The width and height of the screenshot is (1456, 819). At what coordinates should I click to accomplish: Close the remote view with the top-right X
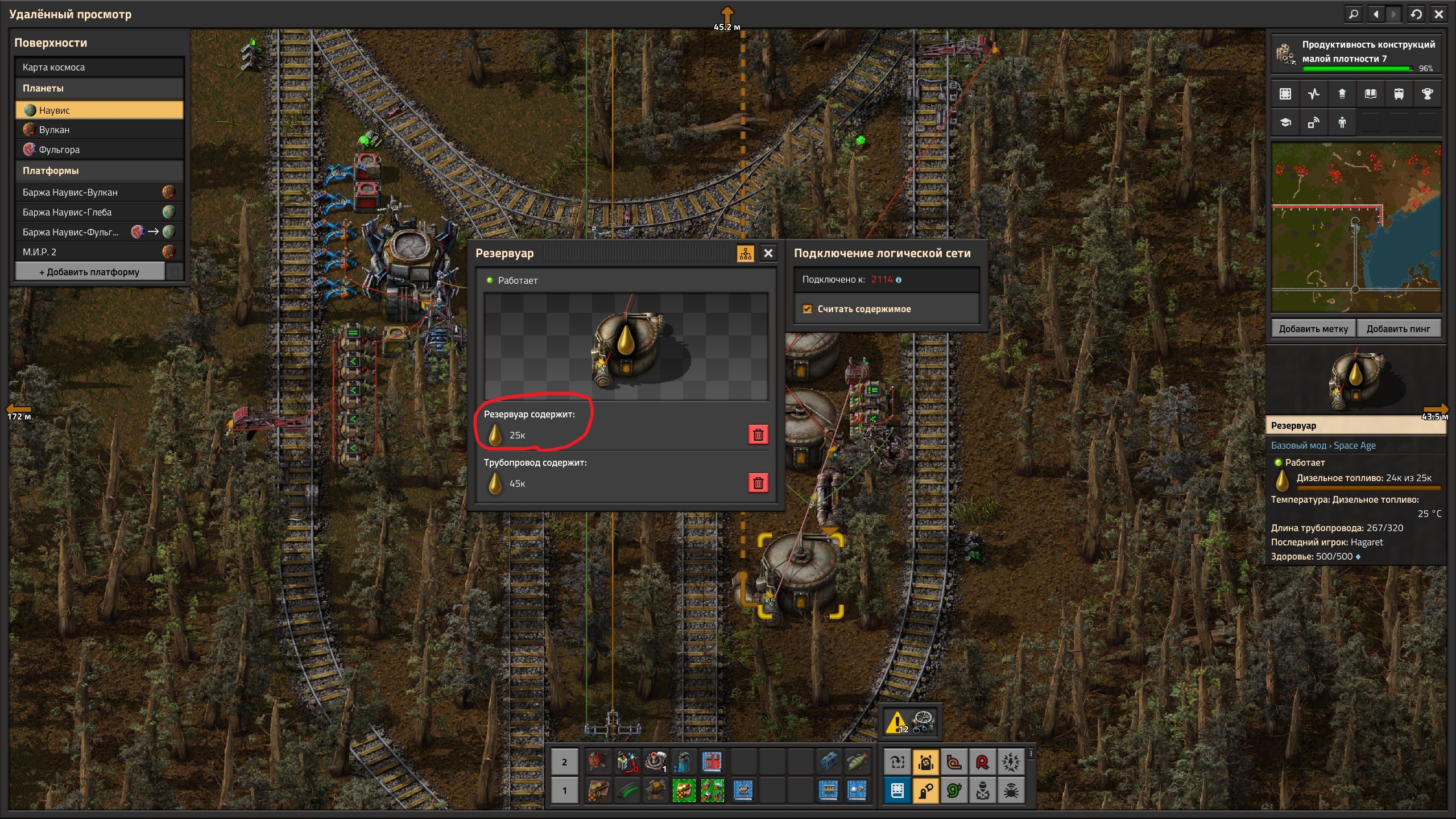coord(1439,14)
